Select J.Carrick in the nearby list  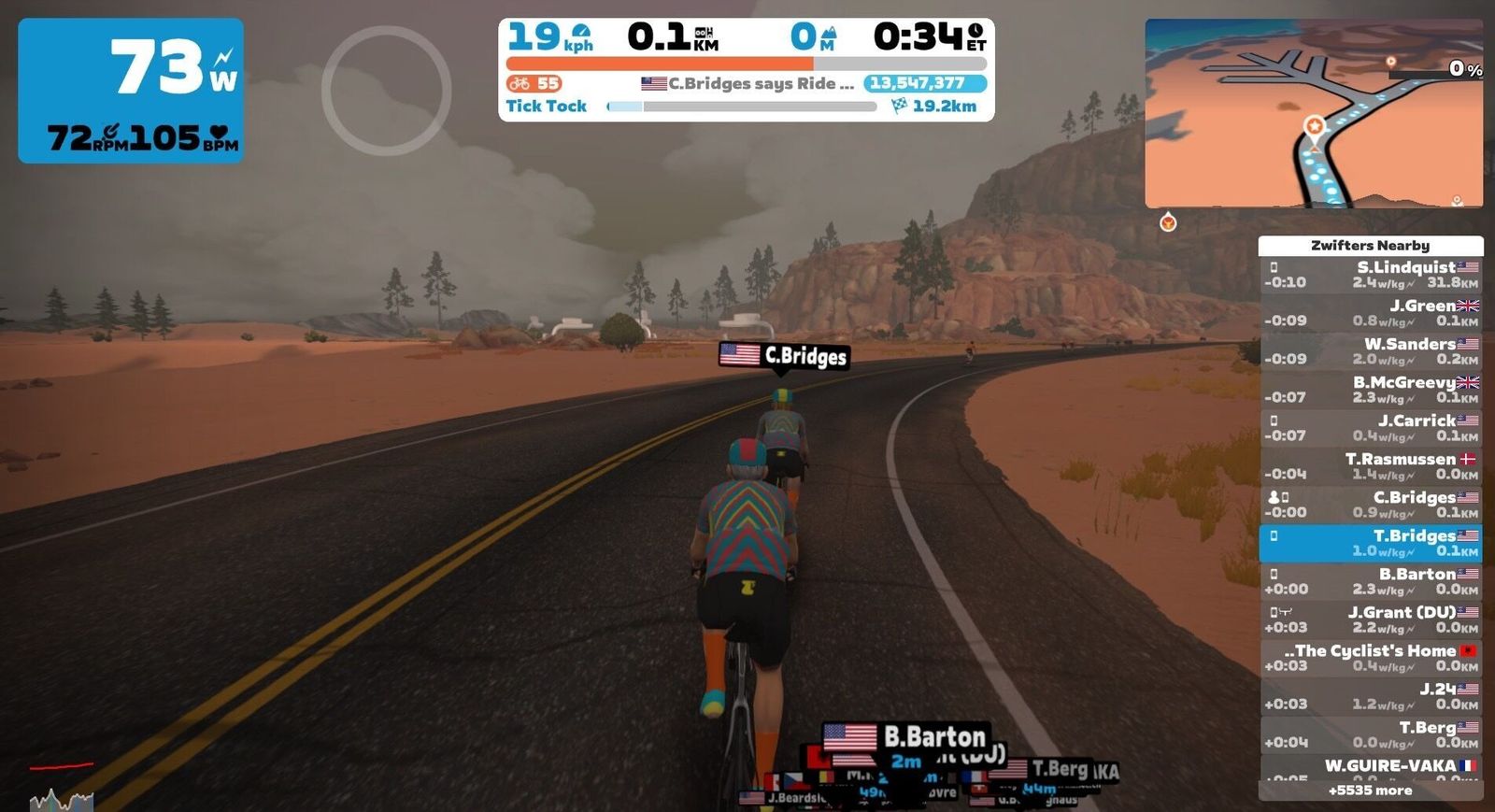point(1370,428)
